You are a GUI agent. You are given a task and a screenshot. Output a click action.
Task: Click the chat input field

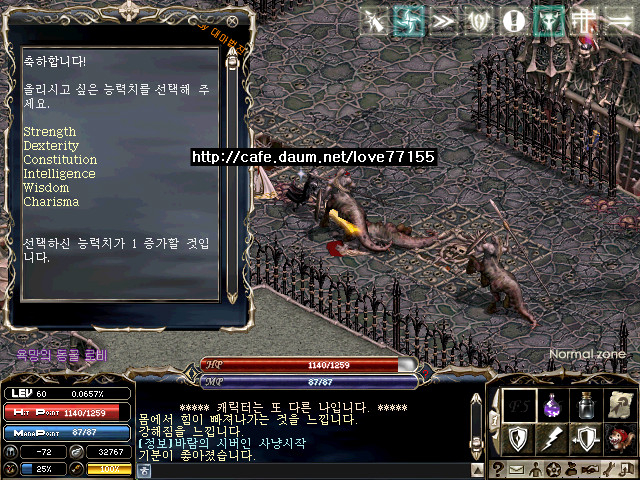[x=300, y=470]
